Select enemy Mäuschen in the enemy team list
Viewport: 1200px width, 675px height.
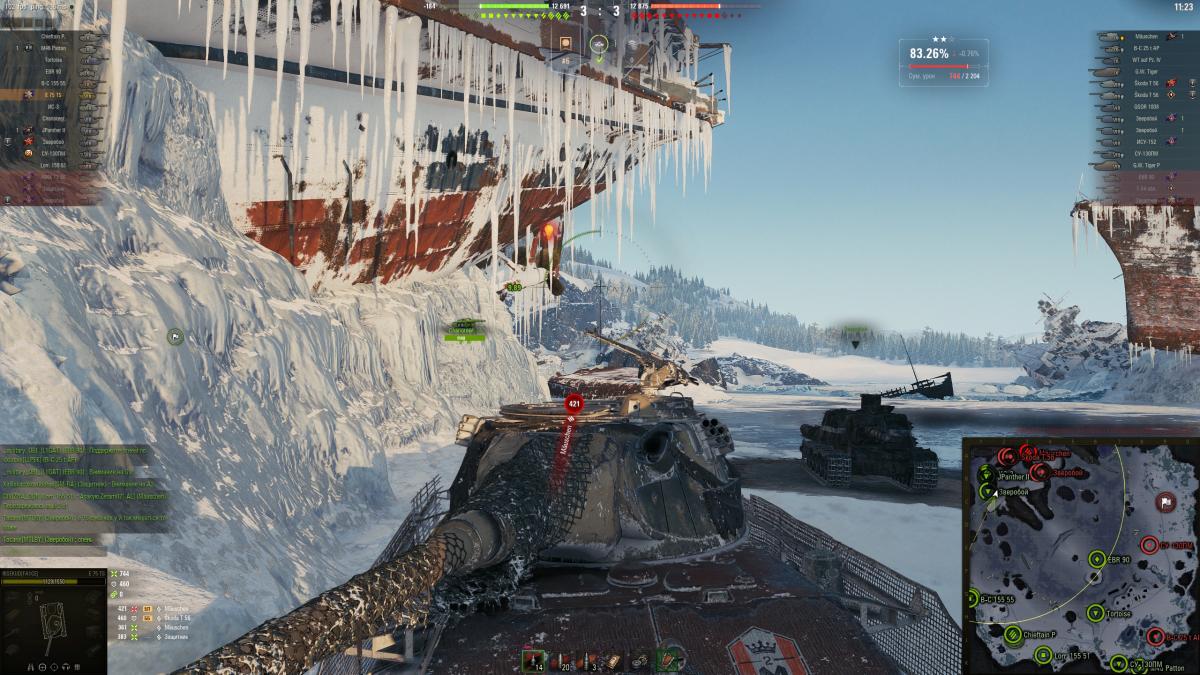[1145, 36]
